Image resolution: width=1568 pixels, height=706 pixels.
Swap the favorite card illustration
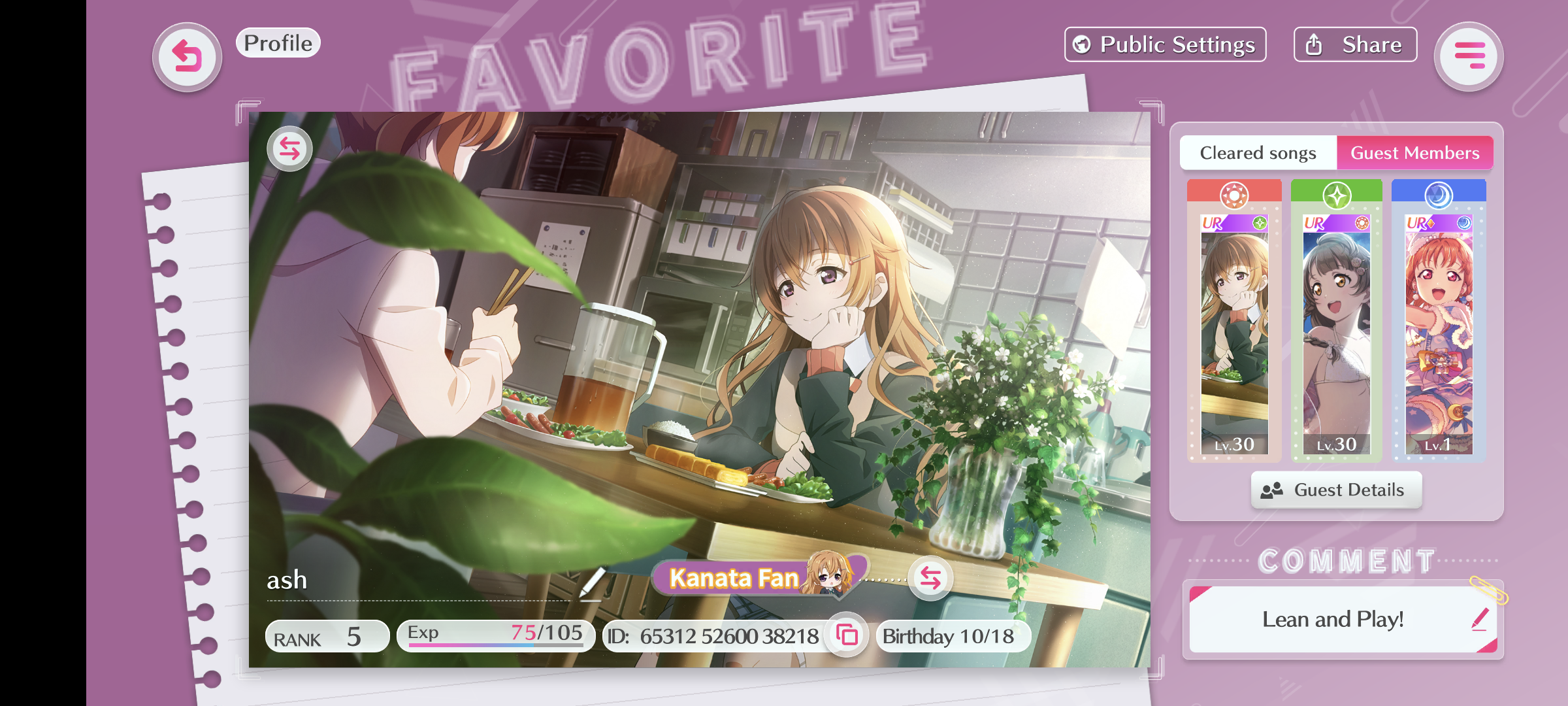click(x=289, y=149)
